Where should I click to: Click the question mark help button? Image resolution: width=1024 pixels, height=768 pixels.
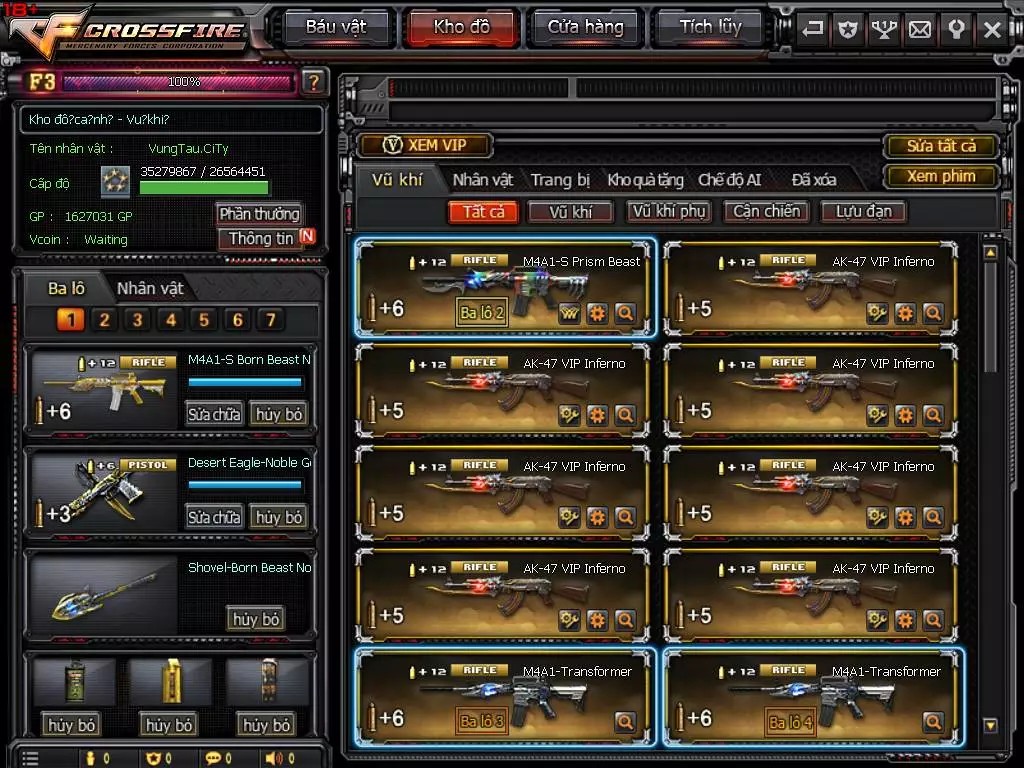[313, 82]
